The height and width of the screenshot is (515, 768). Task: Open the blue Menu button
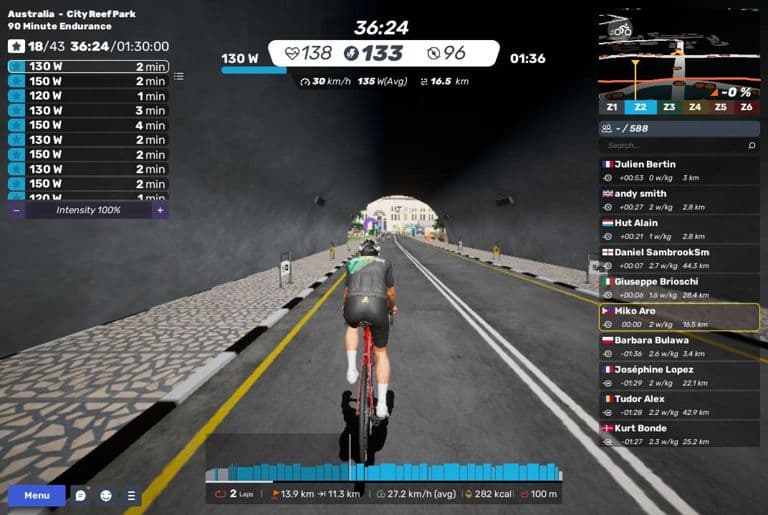pos(36,495)
